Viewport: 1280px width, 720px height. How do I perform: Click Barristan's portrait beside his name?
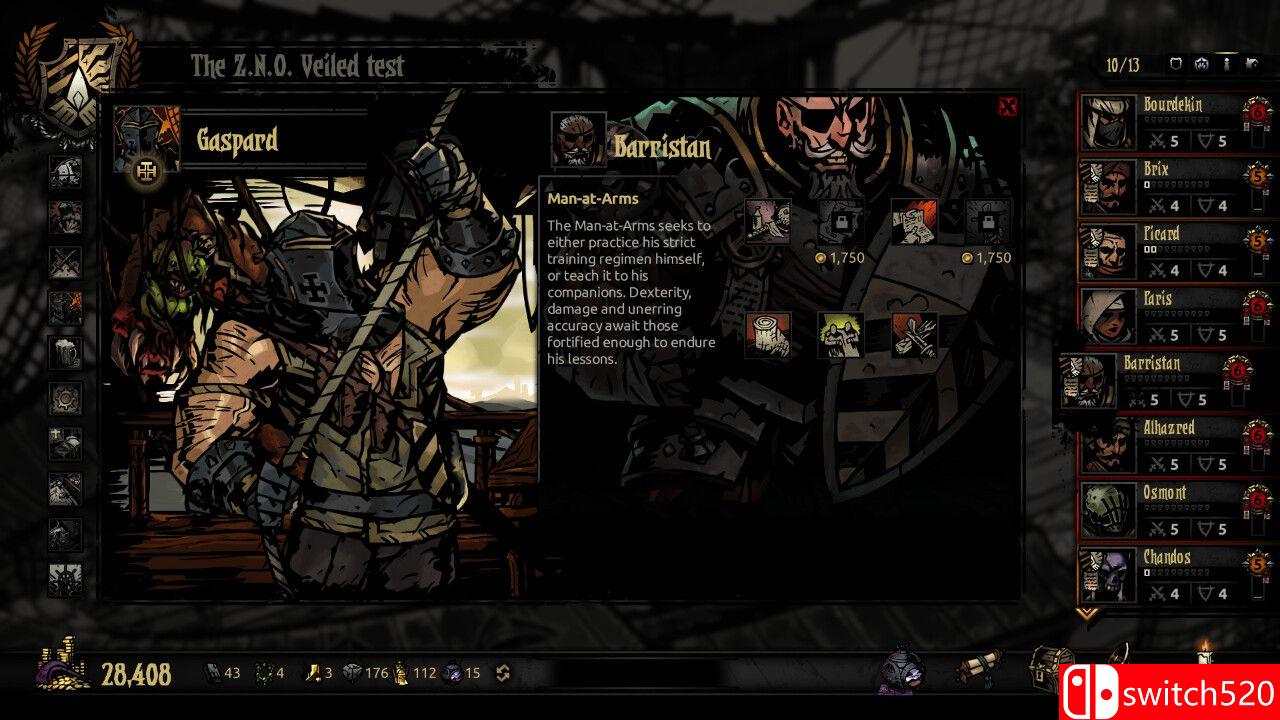click(x=578, y=140)
